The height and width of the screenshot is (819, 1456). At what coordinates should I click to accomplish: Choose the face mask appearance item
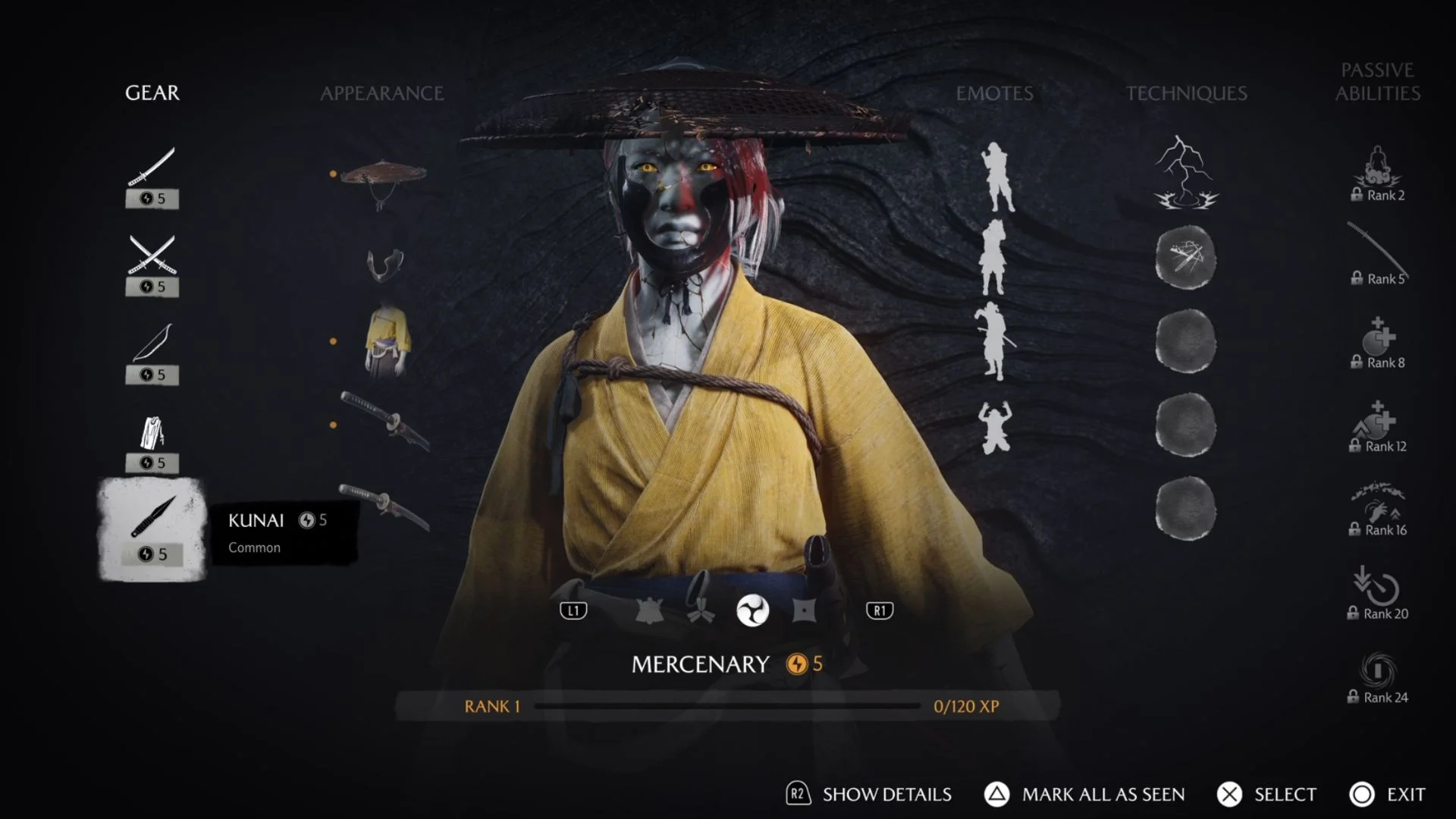385,265
